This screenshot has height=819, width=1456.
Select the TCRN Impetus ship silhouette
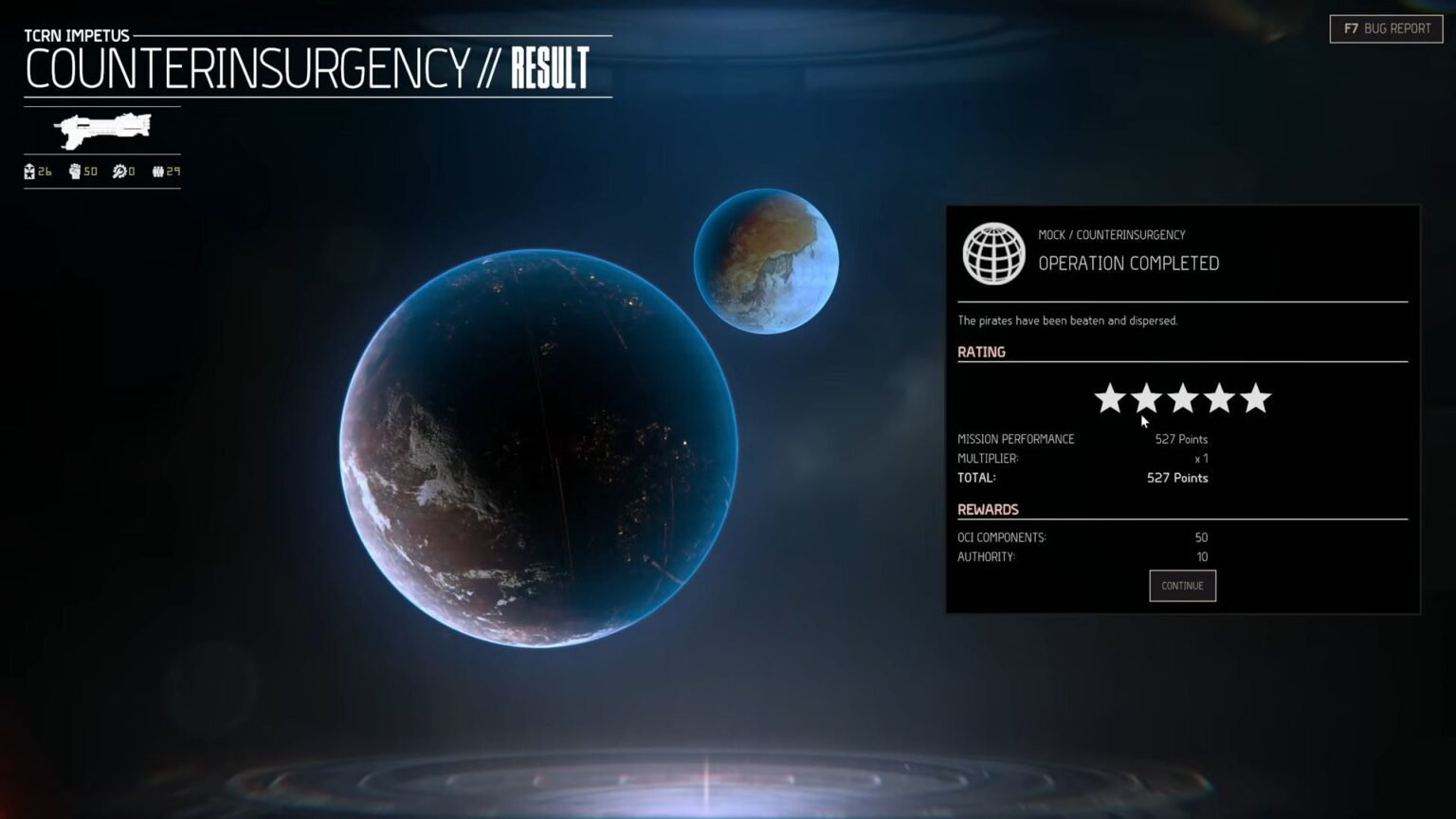pyautogui.click(x=102, y=130)
